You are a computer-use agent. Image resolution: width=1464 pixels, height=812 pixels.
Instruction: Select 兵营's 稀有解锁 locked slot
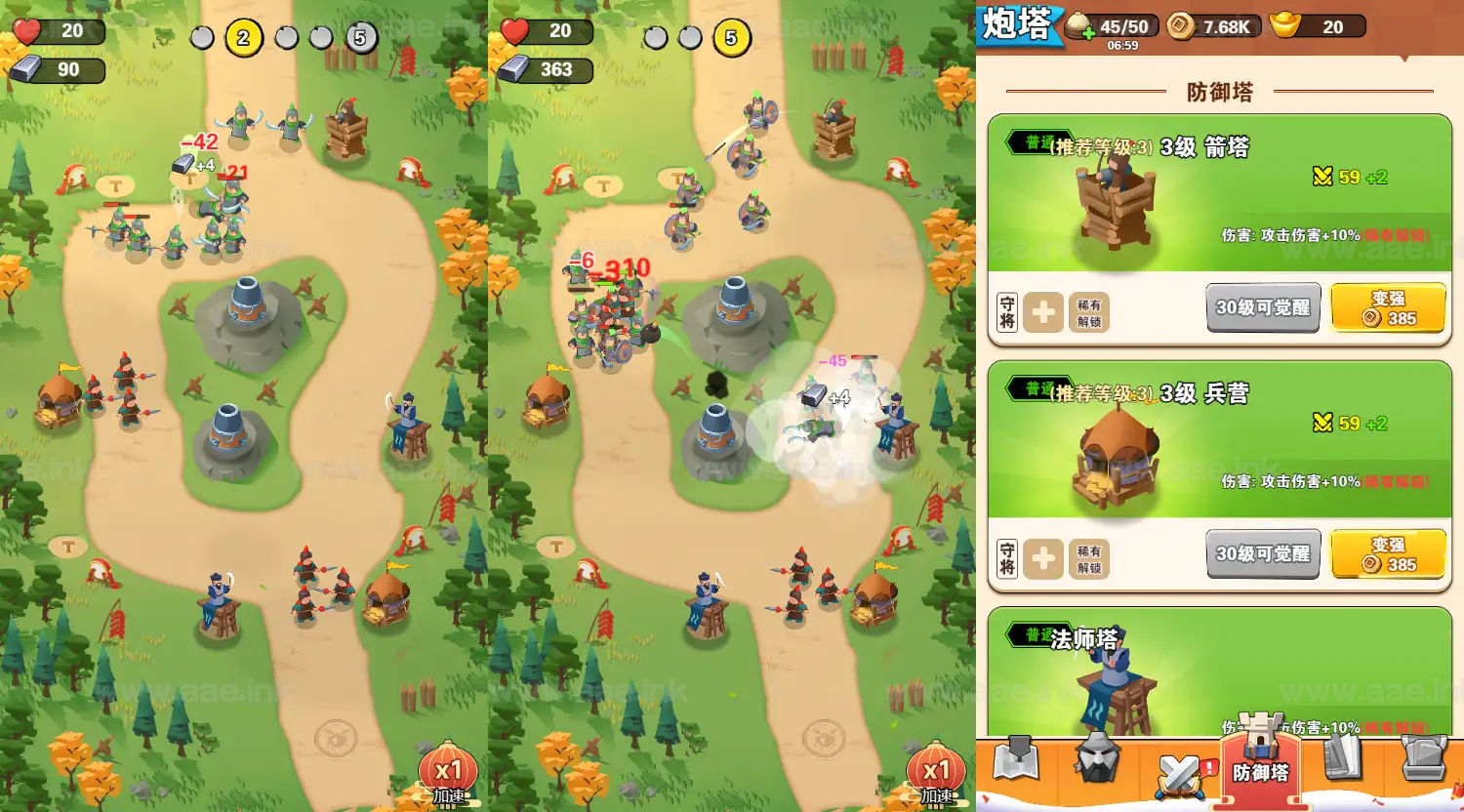[1089, 559]
